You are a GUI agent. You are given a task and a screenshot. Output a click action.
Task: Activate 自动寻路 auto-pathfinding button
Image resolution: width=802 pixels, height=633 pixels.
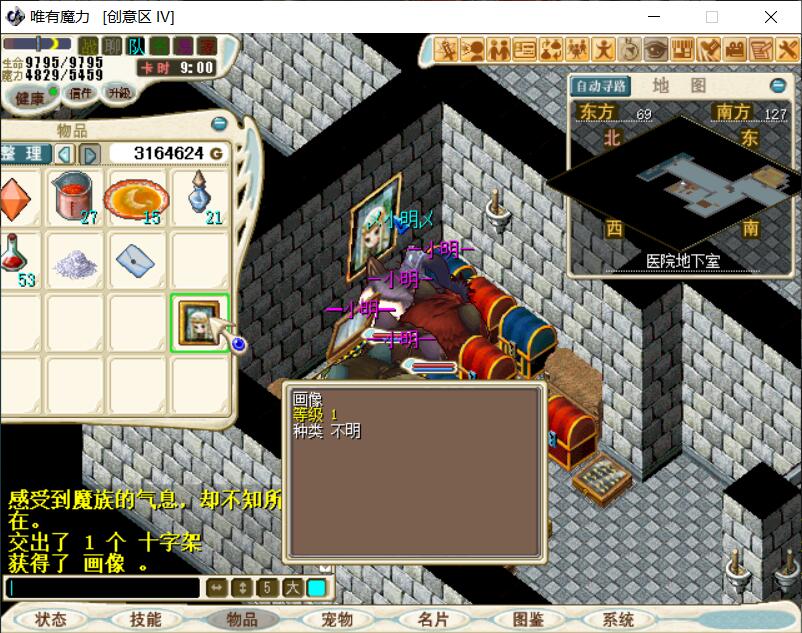[602, 86]
